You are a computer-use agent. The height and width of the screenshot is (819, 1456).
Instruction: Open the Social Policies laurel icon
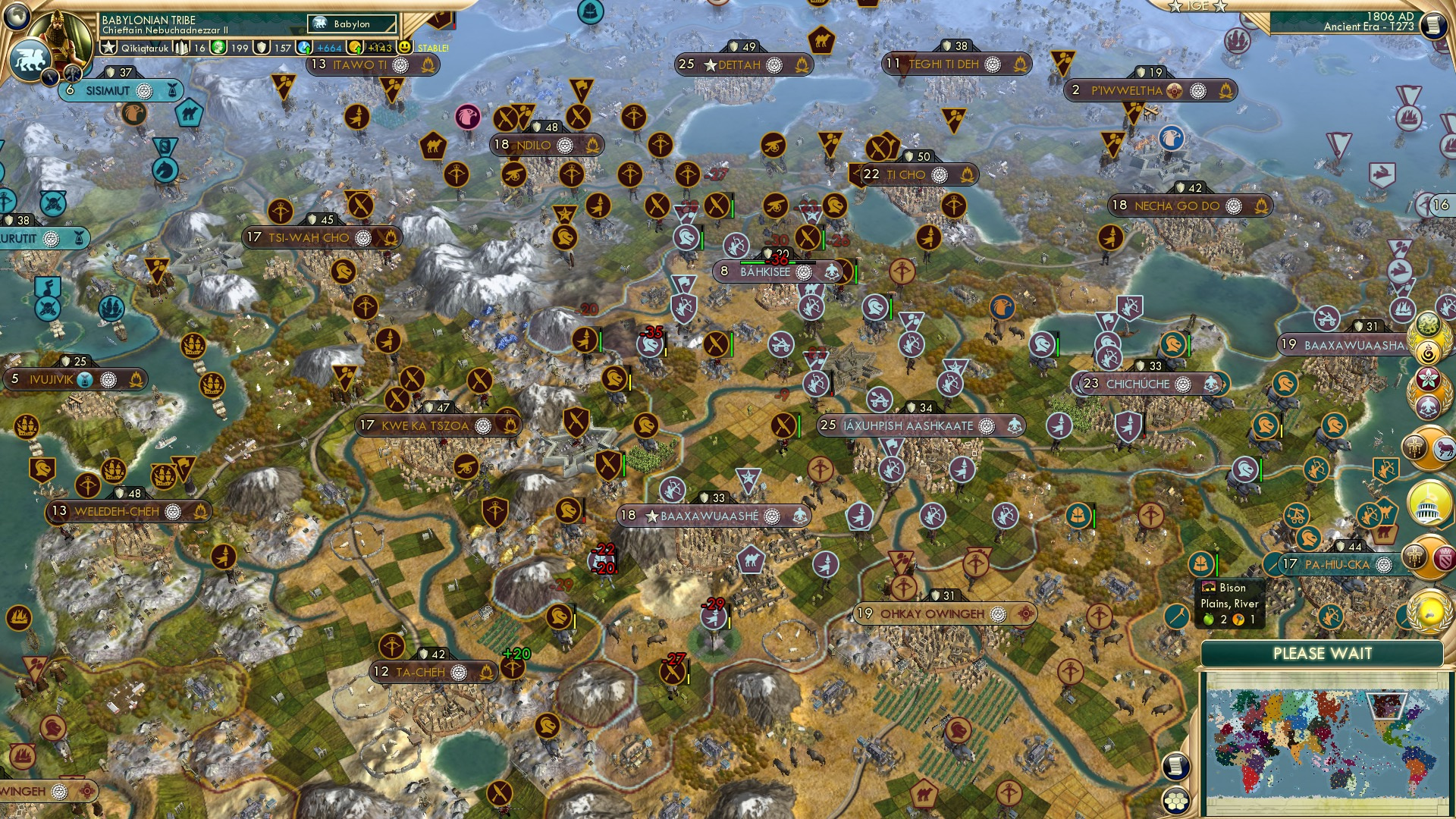pos(1429,340)
